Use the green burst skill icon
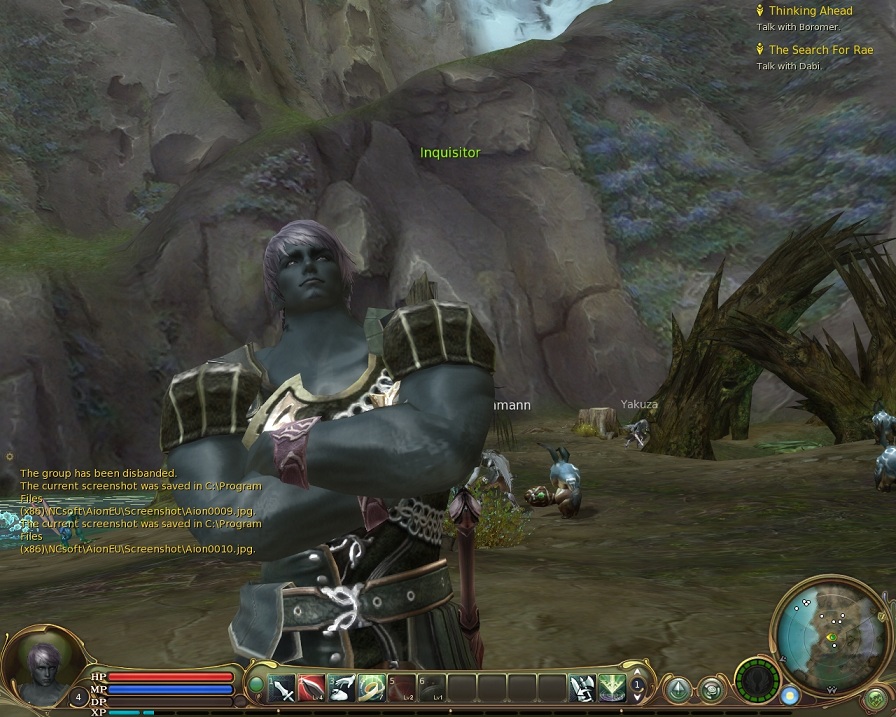896x717 pixels. [x=611, y=688]
